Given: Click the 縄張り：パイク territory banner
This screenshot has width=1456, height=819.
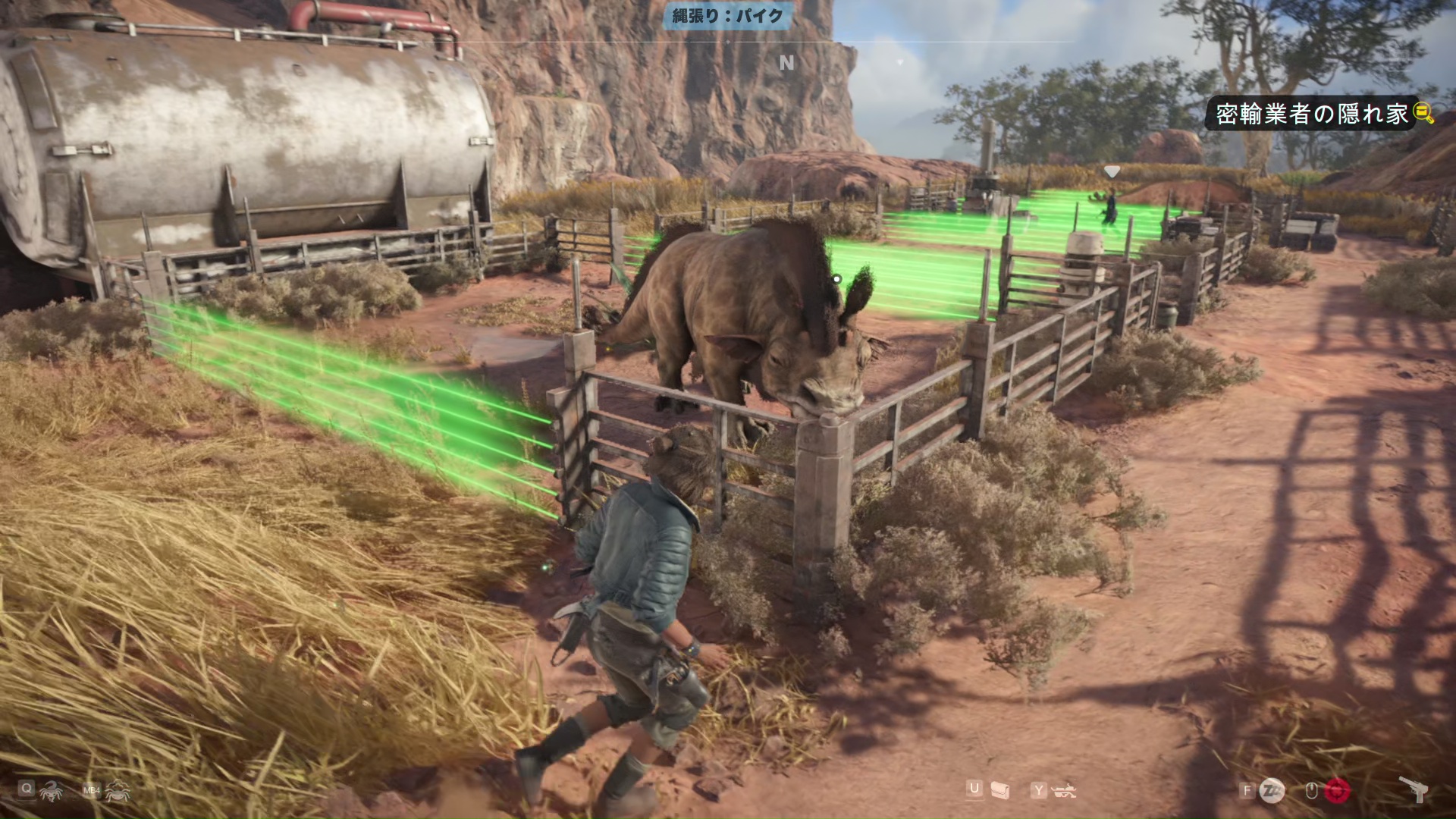Looking at the screenshot, I should pos(727,16).
